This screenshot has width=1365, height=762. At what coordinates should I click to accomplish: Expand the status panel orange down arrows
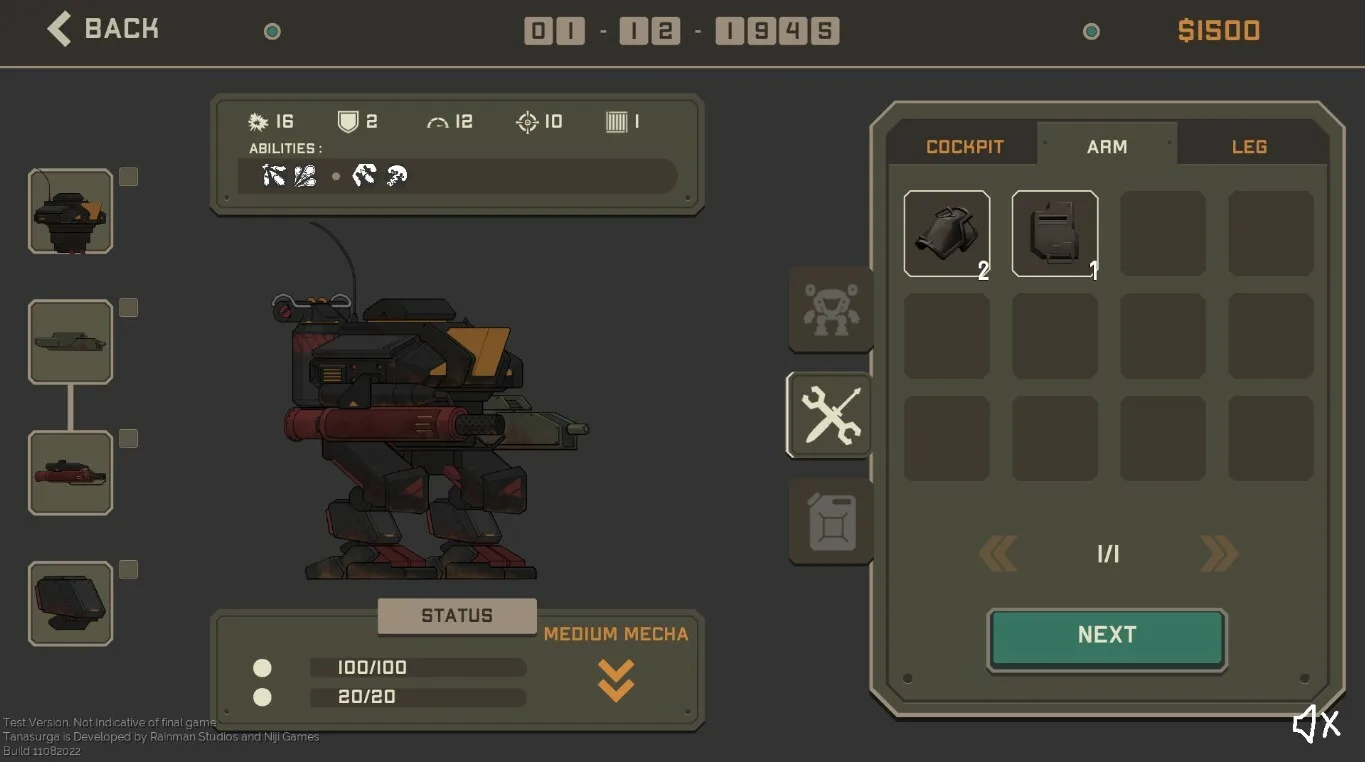(x=615, y=679)
